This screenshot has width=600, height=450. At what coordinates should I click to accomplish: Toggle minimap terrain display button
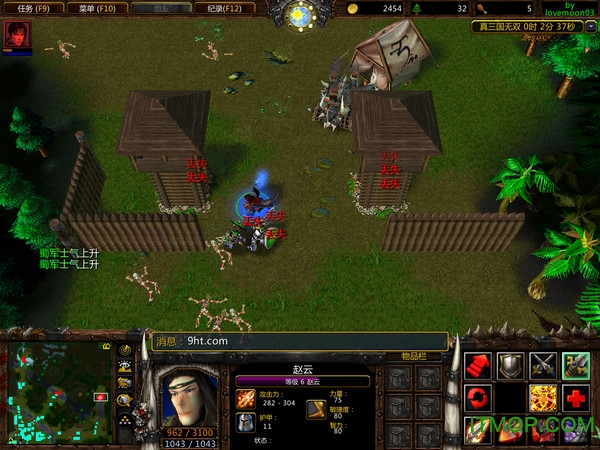tap(126, 367)
